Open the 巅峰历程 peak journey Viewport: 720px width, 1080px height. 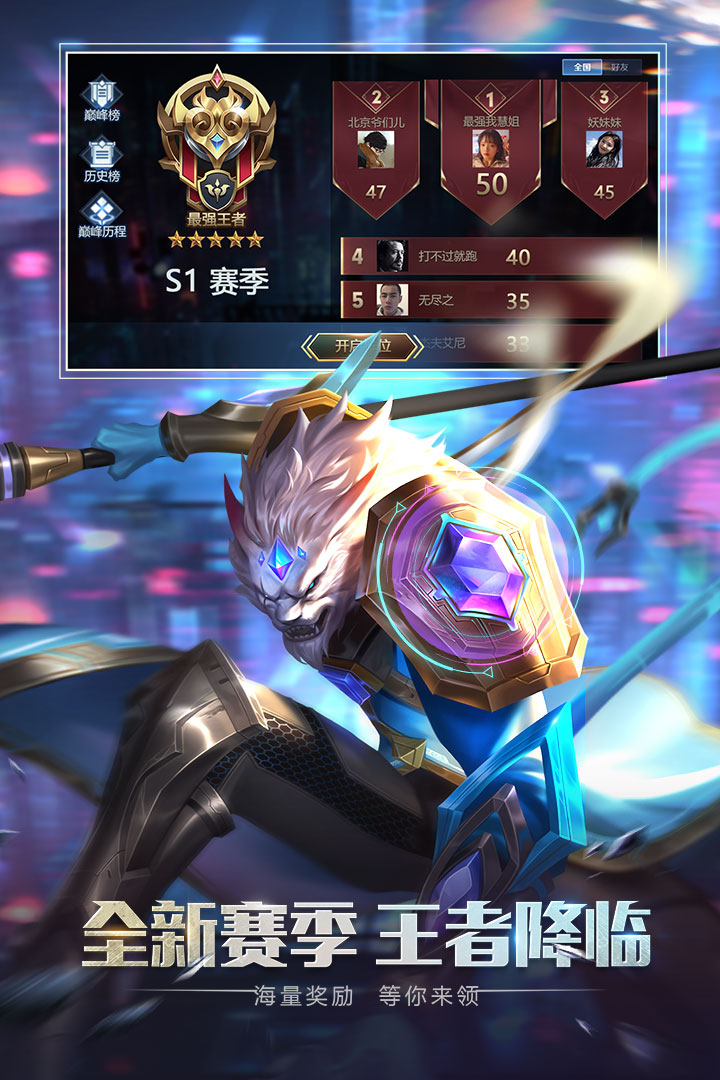pyautogui.click(x=101, y=216)
